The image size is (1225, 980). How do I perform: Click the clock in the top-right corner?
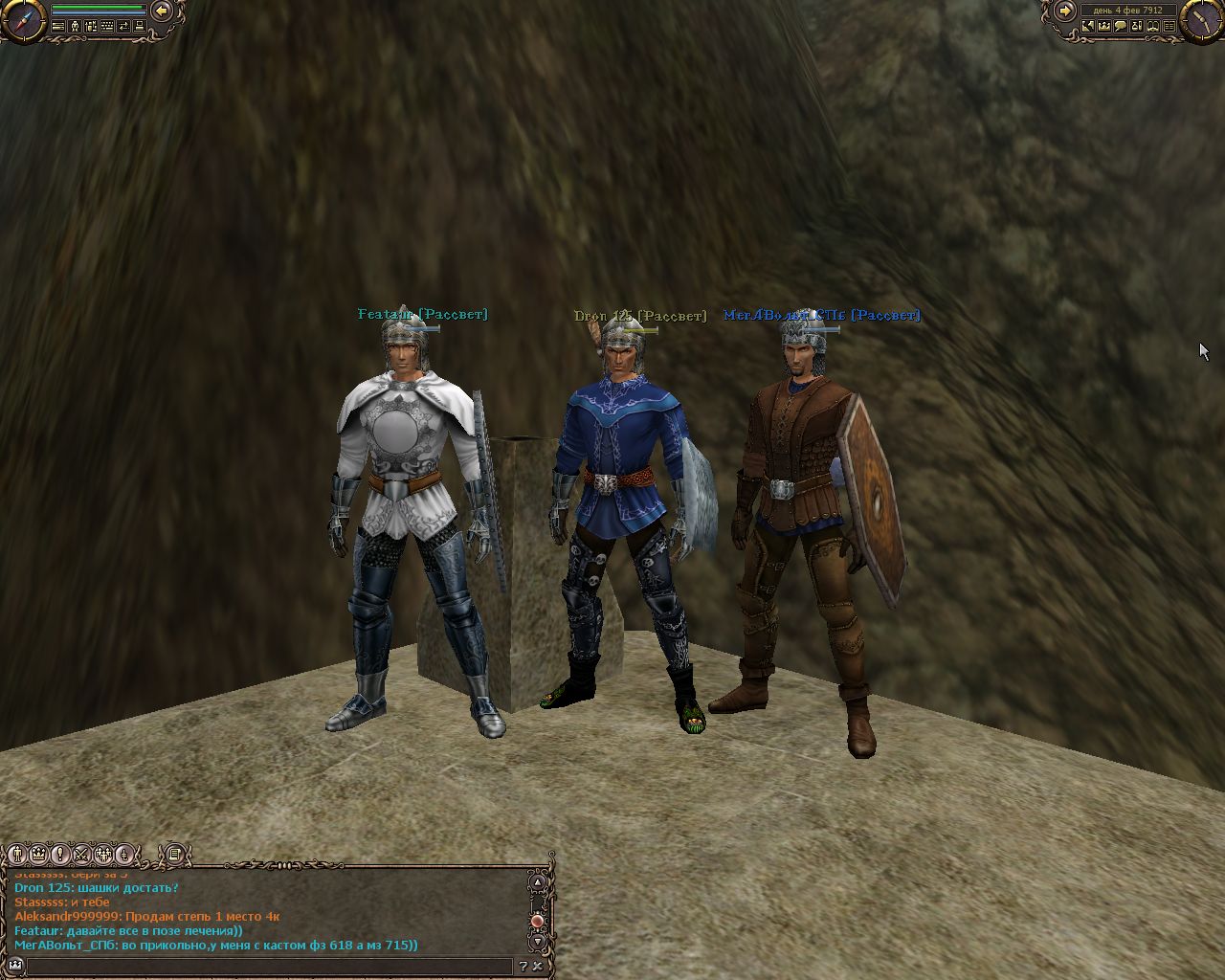pyautogui.click(x=1203, y=20)
